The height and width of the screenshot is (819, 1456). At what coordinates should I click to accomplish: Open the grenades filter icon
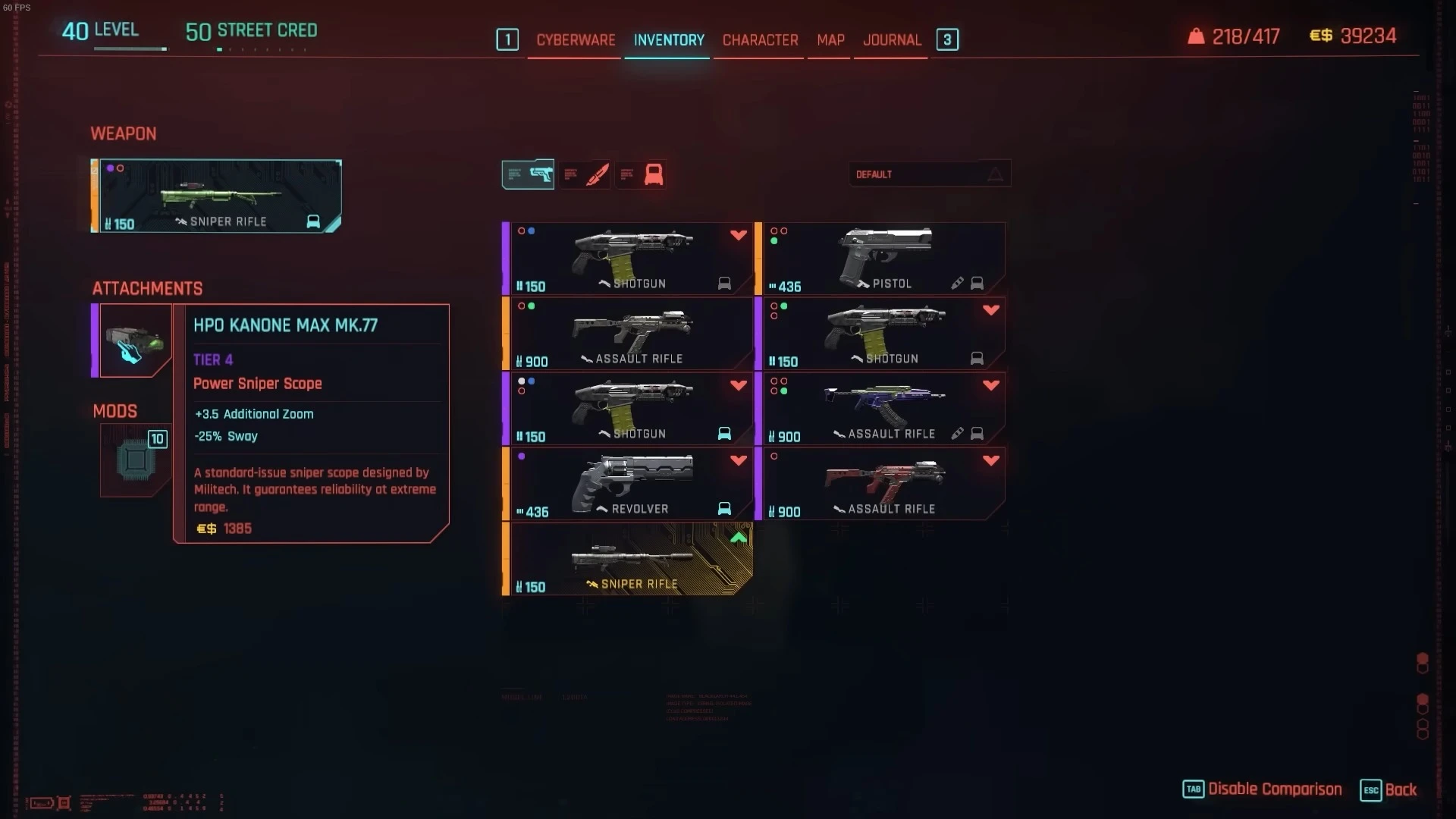[642, 174]
